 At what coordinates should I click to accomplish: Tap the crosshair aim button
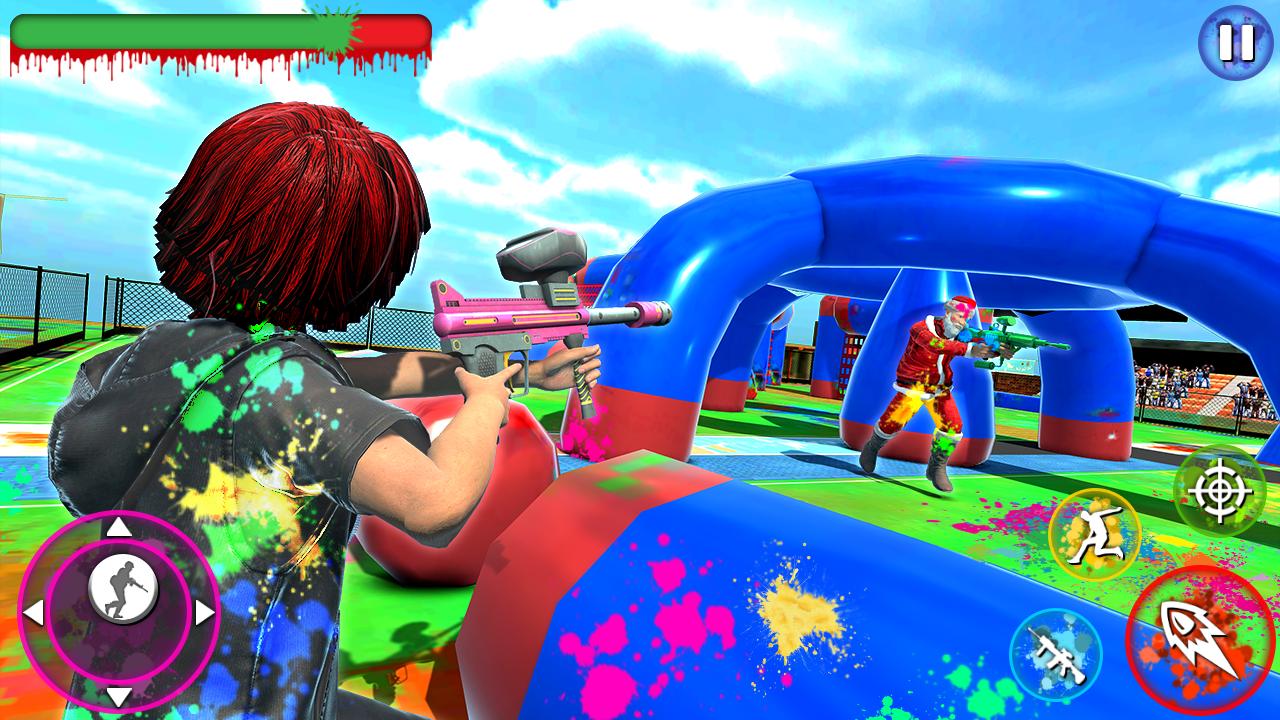tap(1219, 491)
